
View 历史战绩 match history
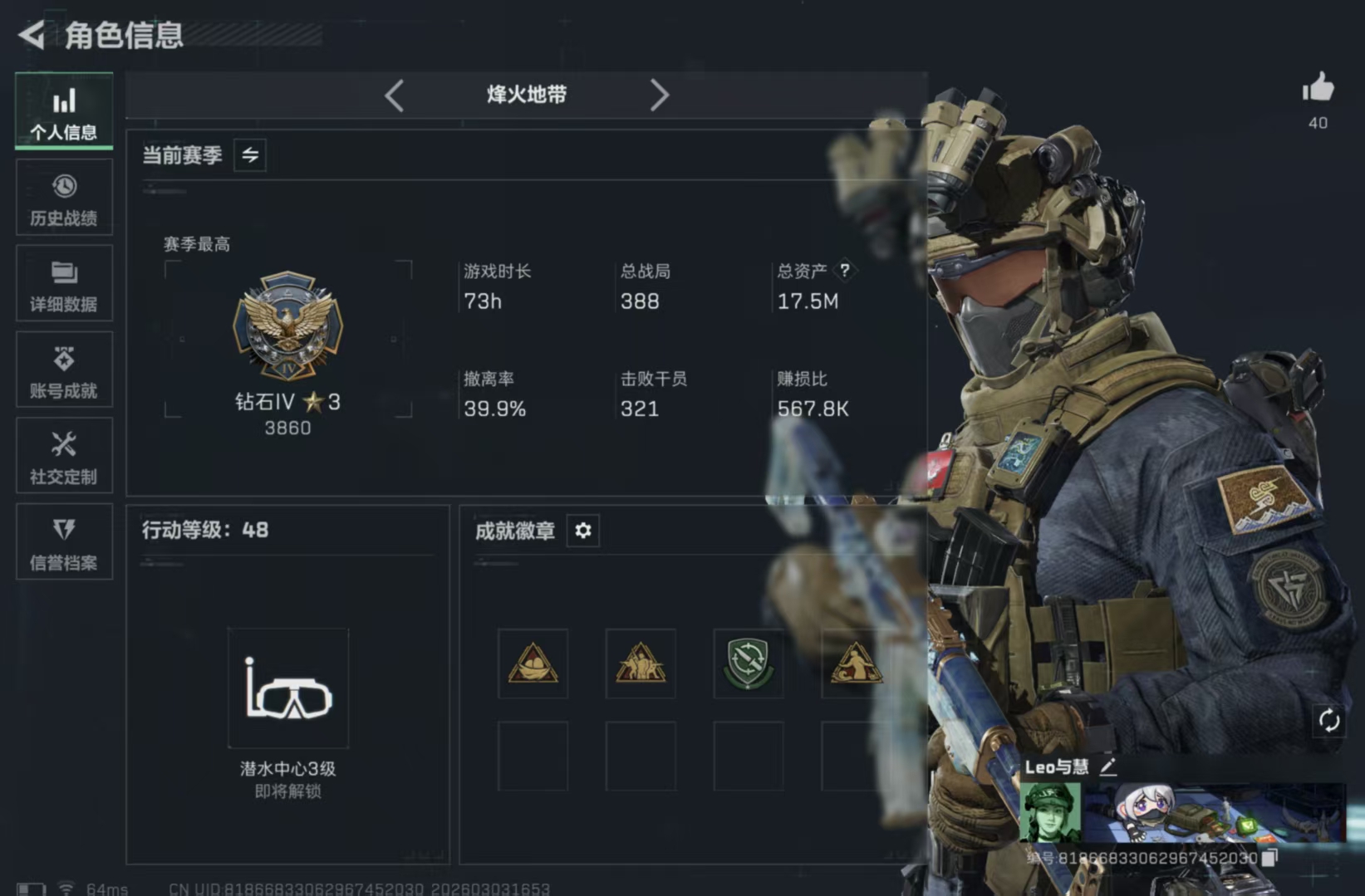tap(64, 198)
